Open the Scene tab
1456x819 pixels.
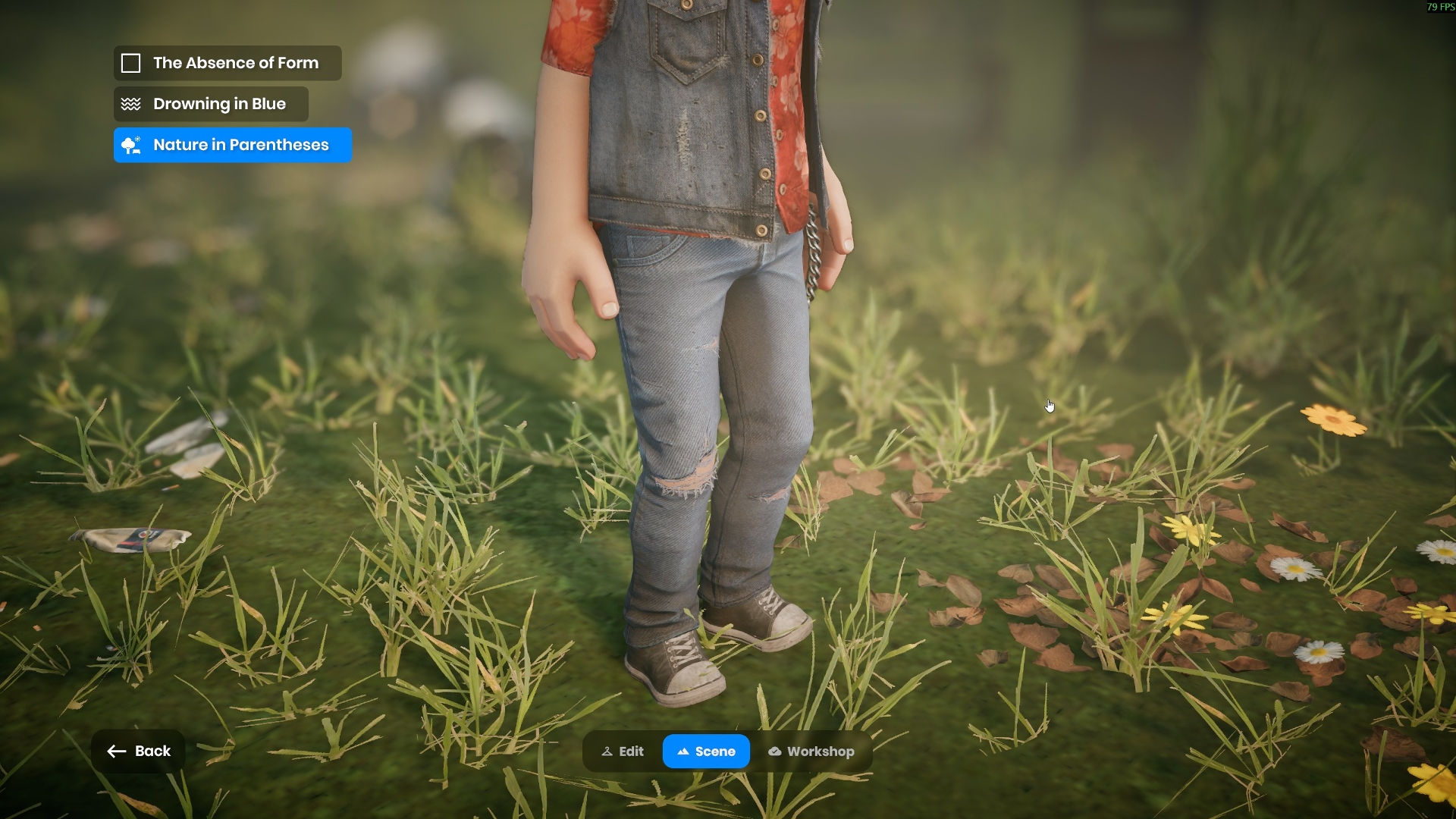coord(706,752)
